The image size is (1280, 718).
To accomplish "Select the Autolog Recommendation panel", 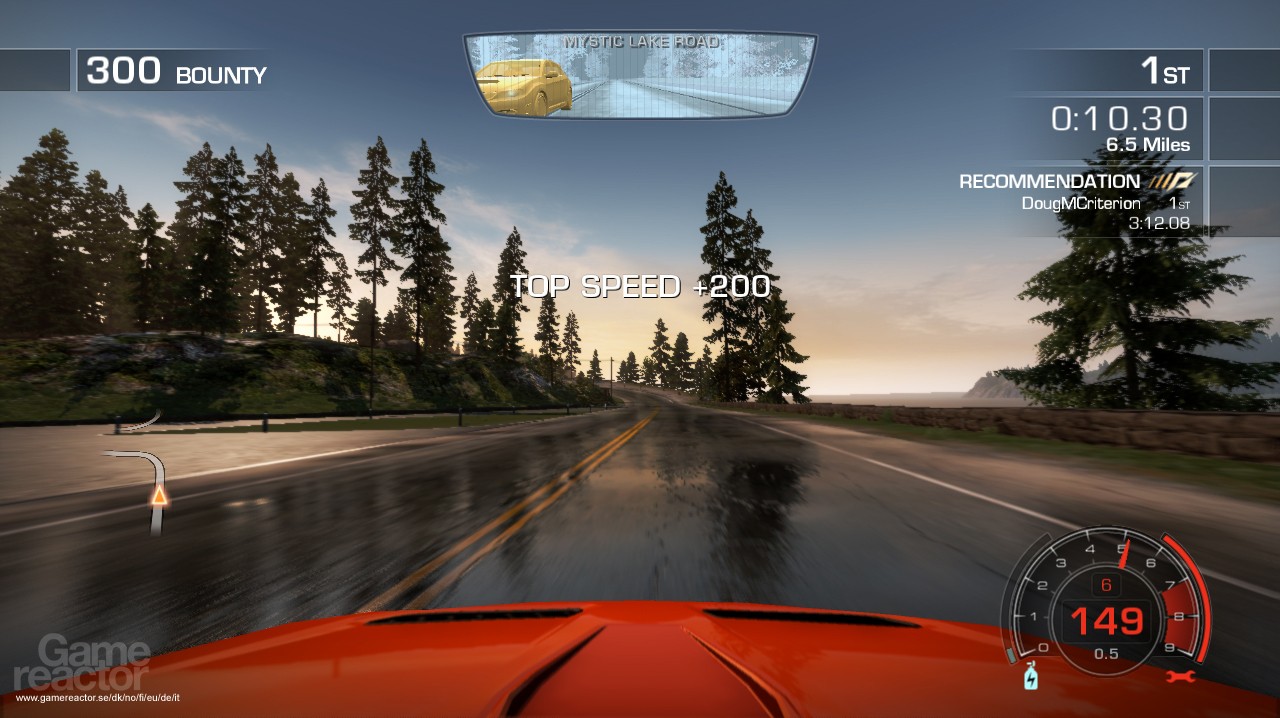I will tap(1077, 201).
